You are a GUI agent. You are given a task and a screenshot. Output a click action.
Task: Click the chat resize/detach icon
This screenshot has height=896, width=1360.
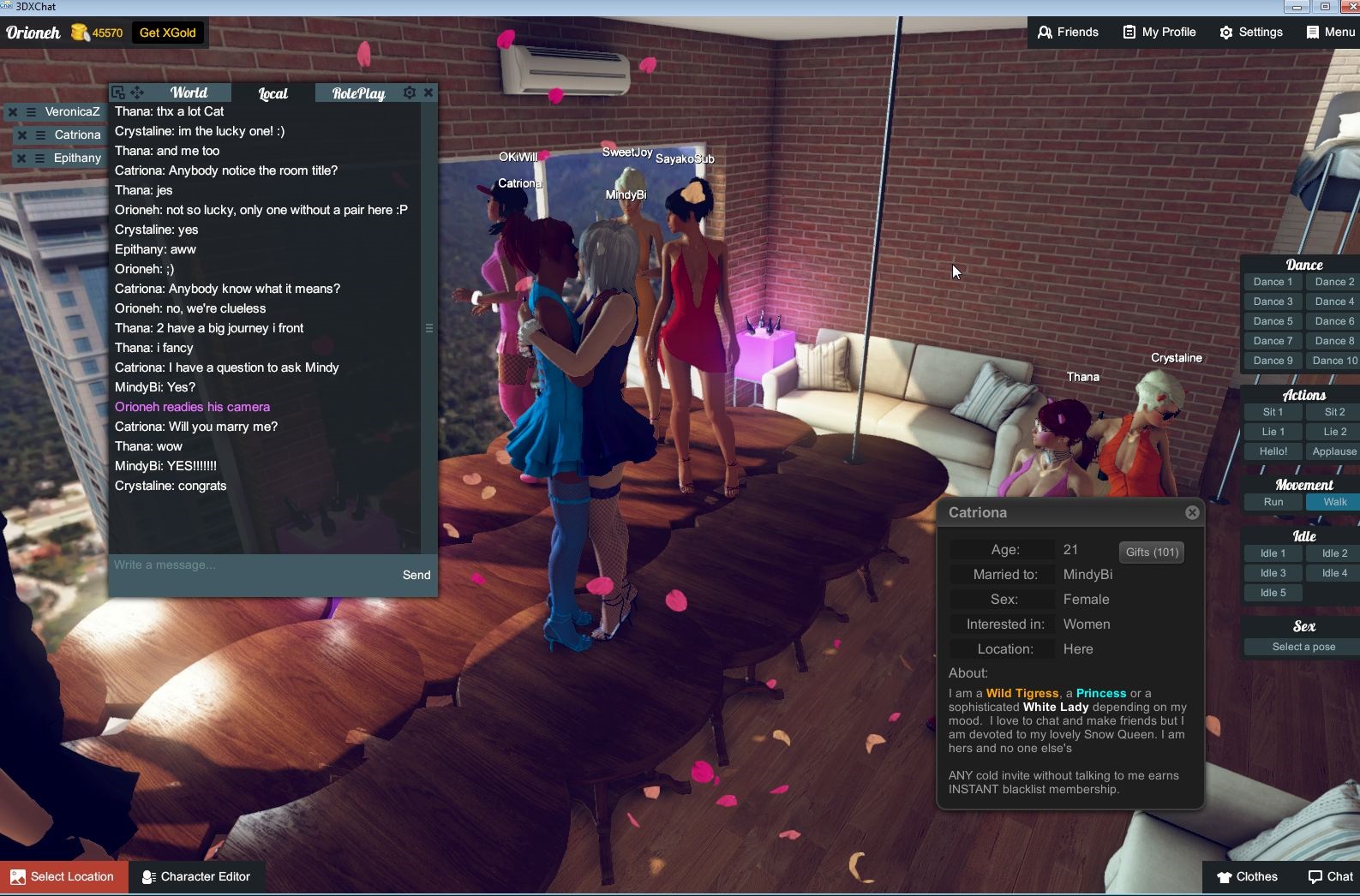tap(117, 92)
